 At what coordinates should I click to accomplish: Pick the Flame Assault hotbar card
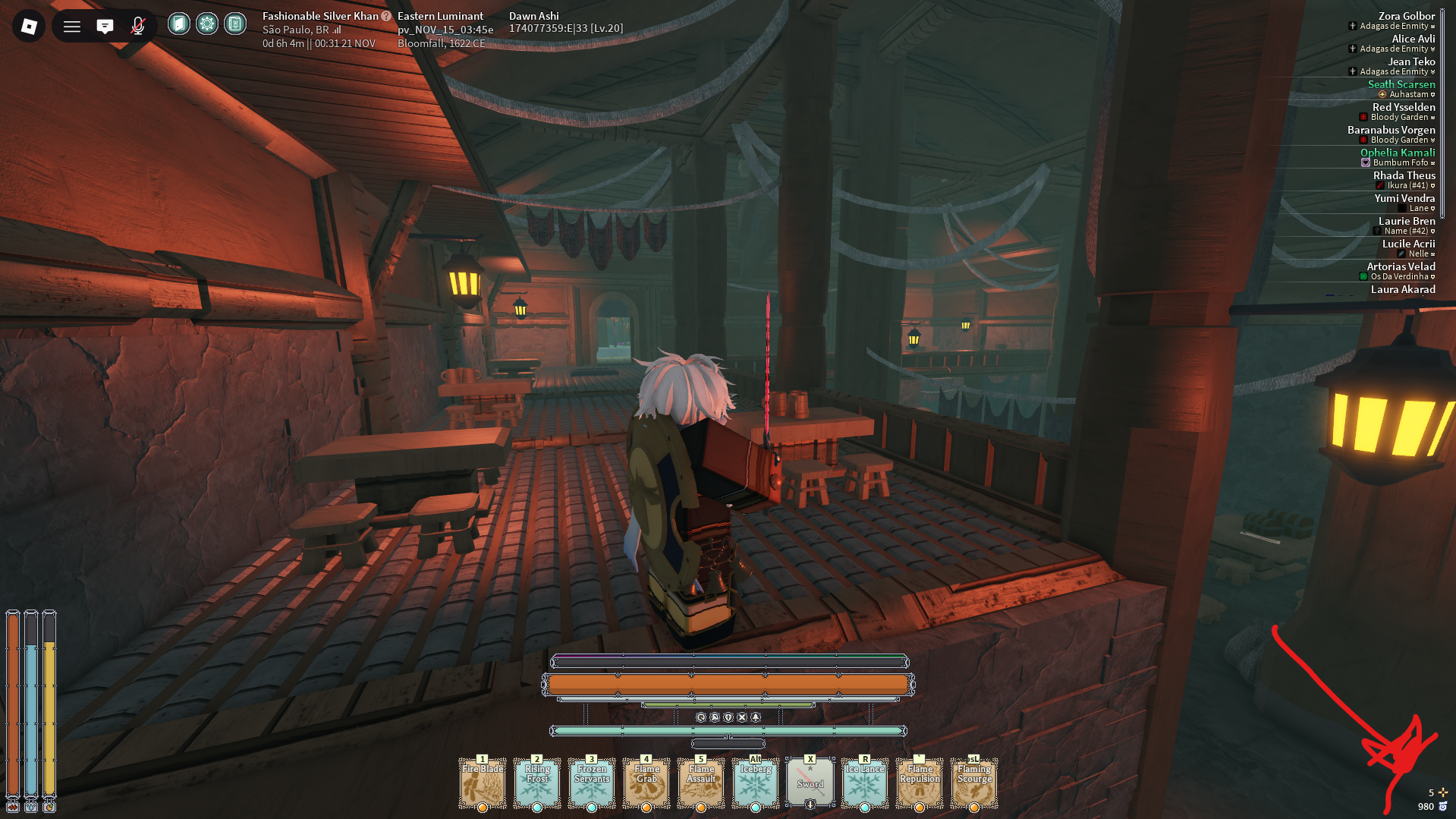[x=701, y=783]
